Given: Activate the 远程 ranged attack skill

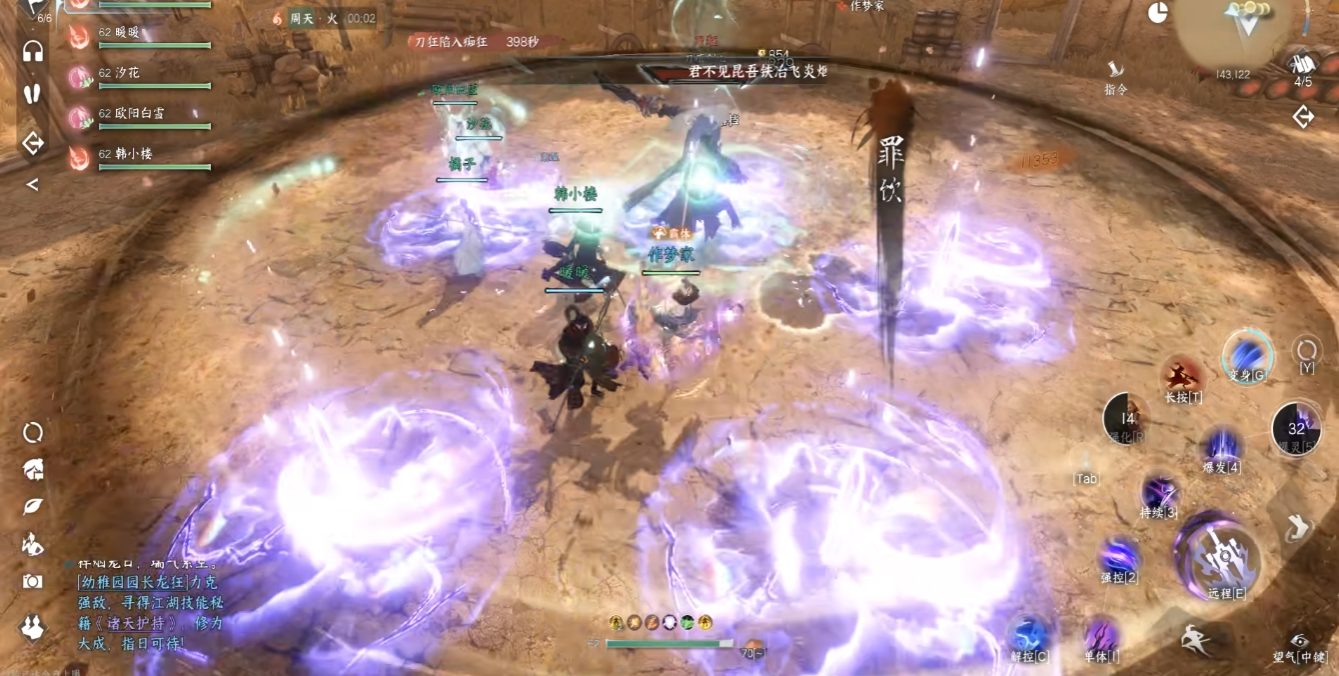Looking at the screenshot, I should tap(1218, 561).
